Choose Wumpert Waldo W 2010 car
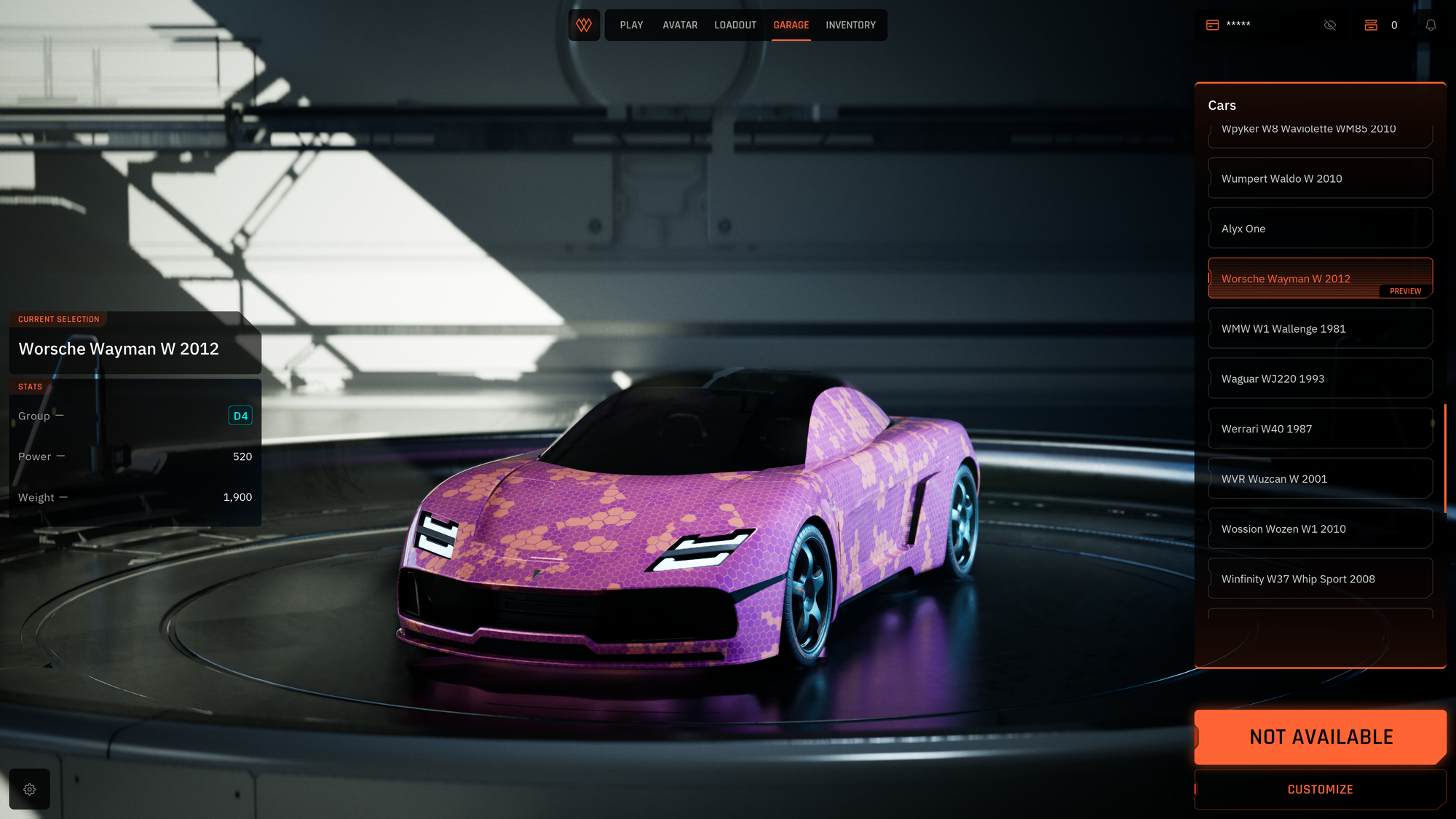Screen dimensions: 1456x819 click(x=1320, y=178)
